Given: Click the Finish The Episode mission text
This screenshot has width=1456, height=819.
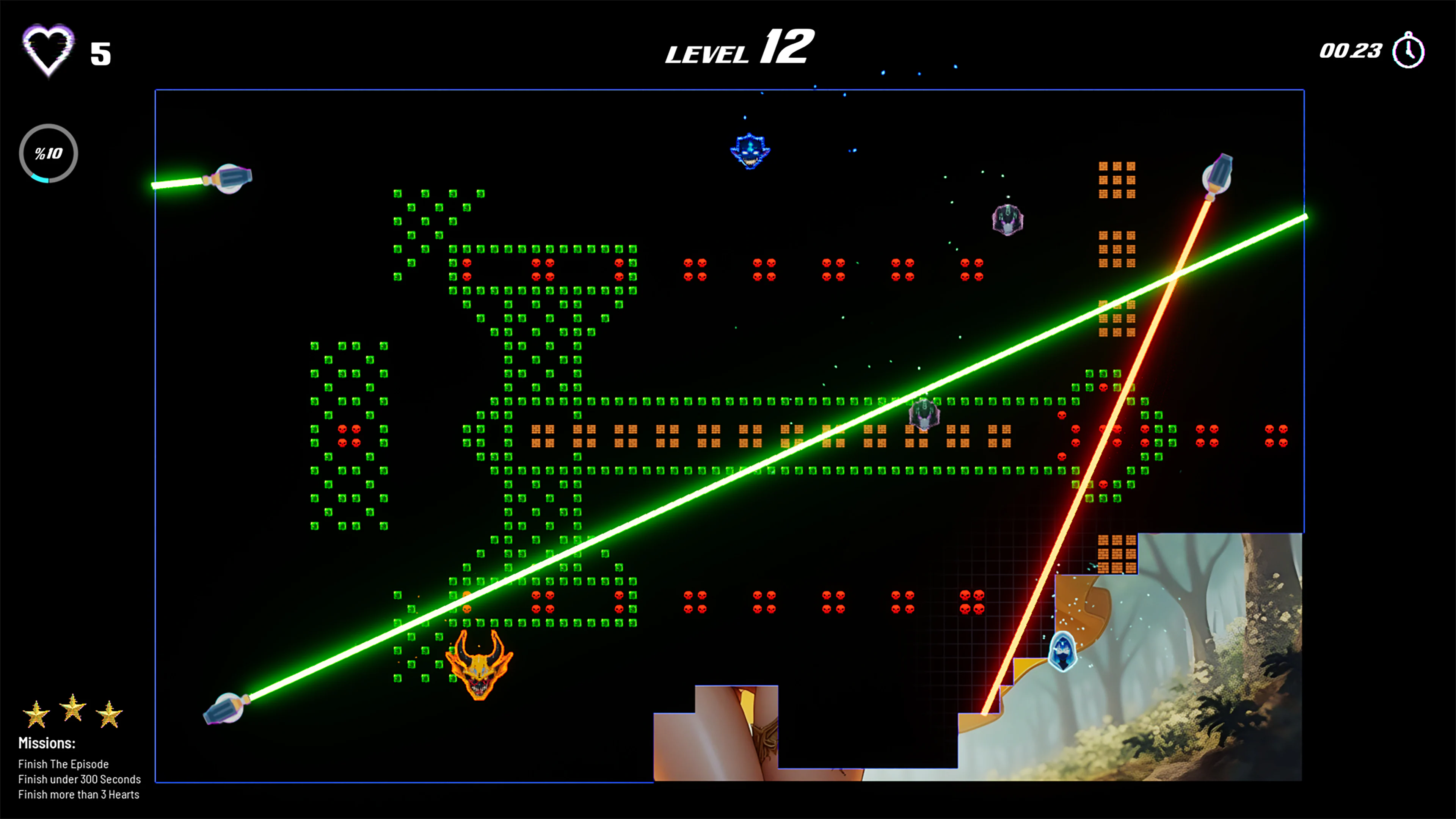Looking at the screenshot, I should (63, 764).
